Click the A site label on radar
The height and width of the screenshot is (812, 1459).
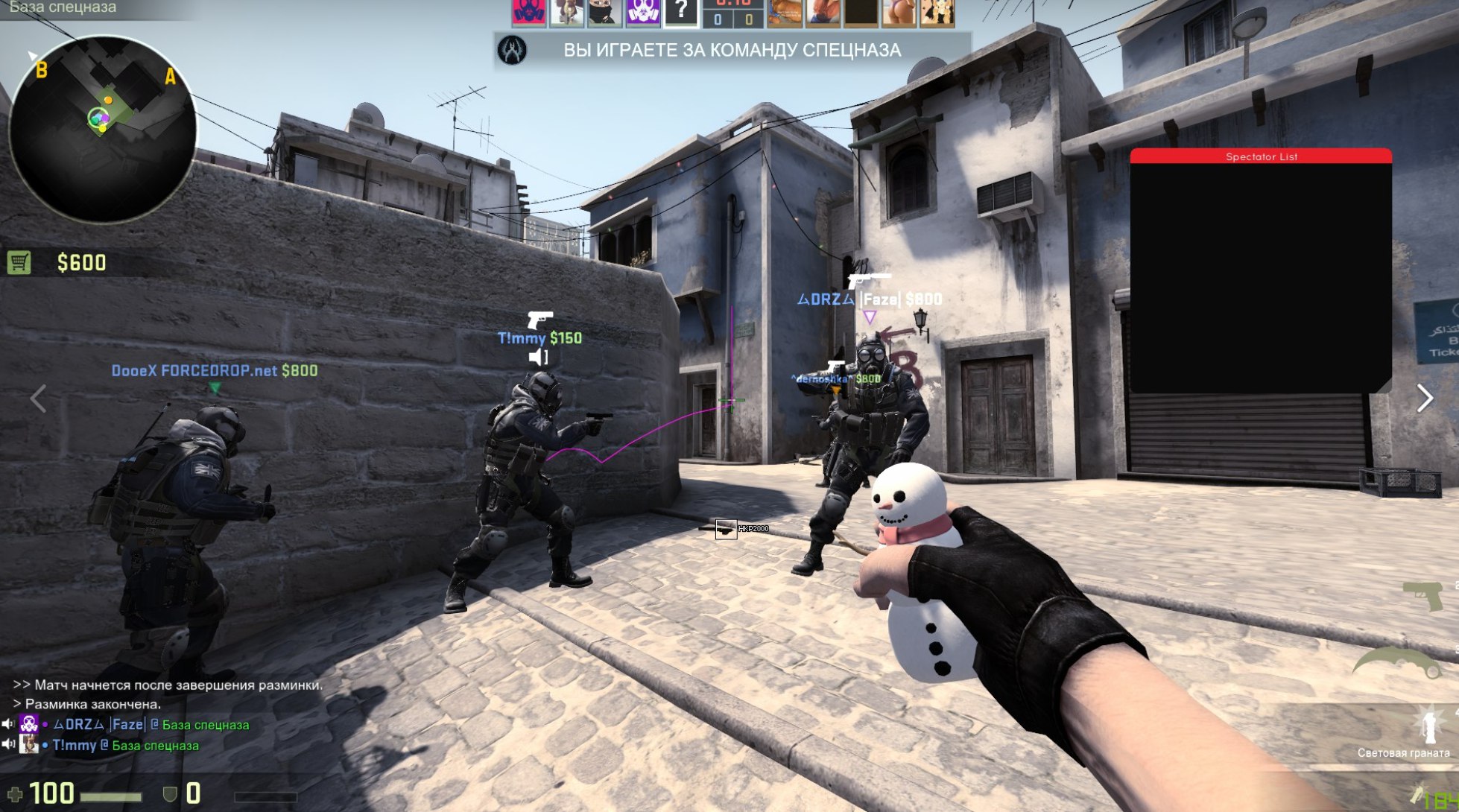coord(170,76)
